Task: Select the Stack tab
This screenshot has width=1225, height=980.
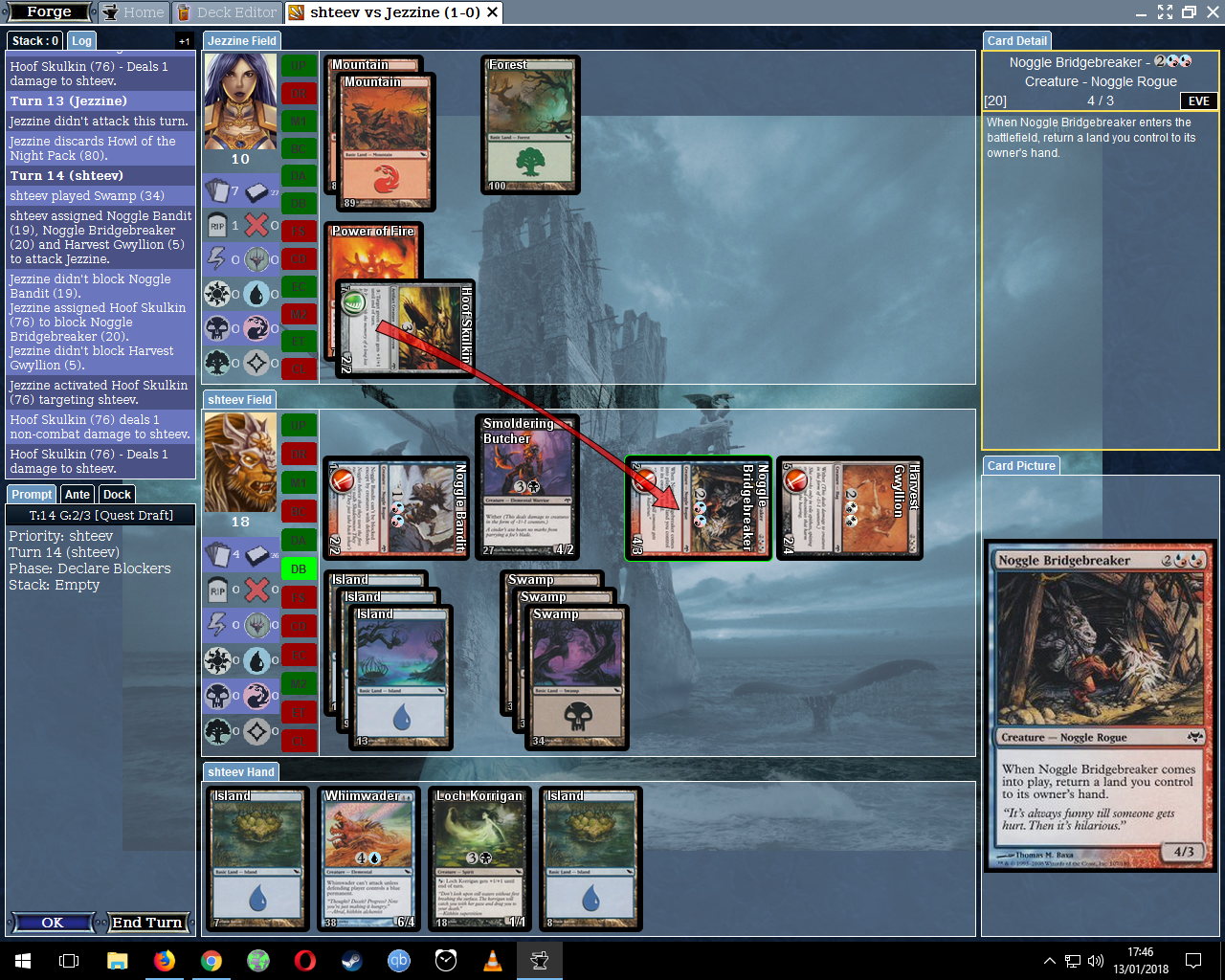Action: click(35, 41)
